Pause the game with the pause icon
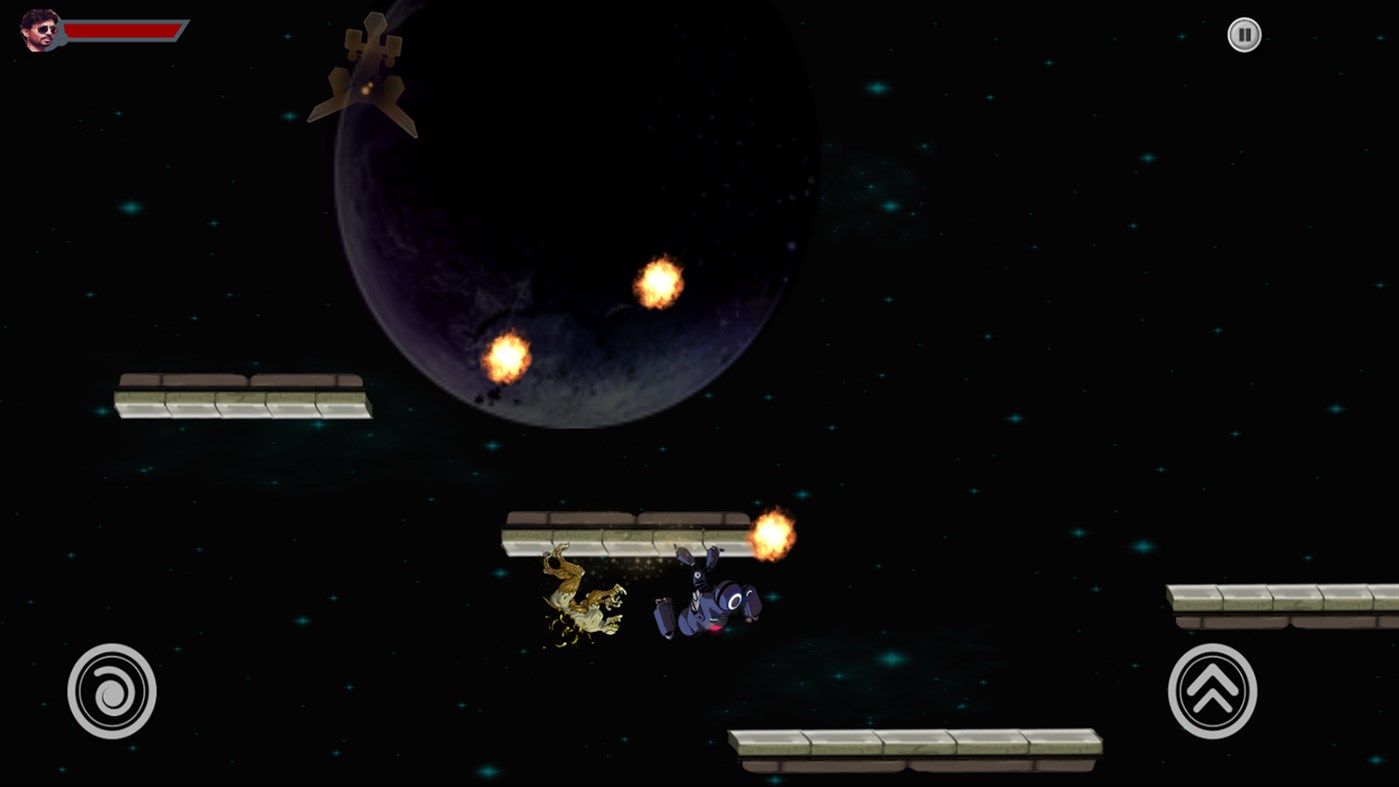Viewport: 1399px width, 787px height. click(x=1243, y=34)
